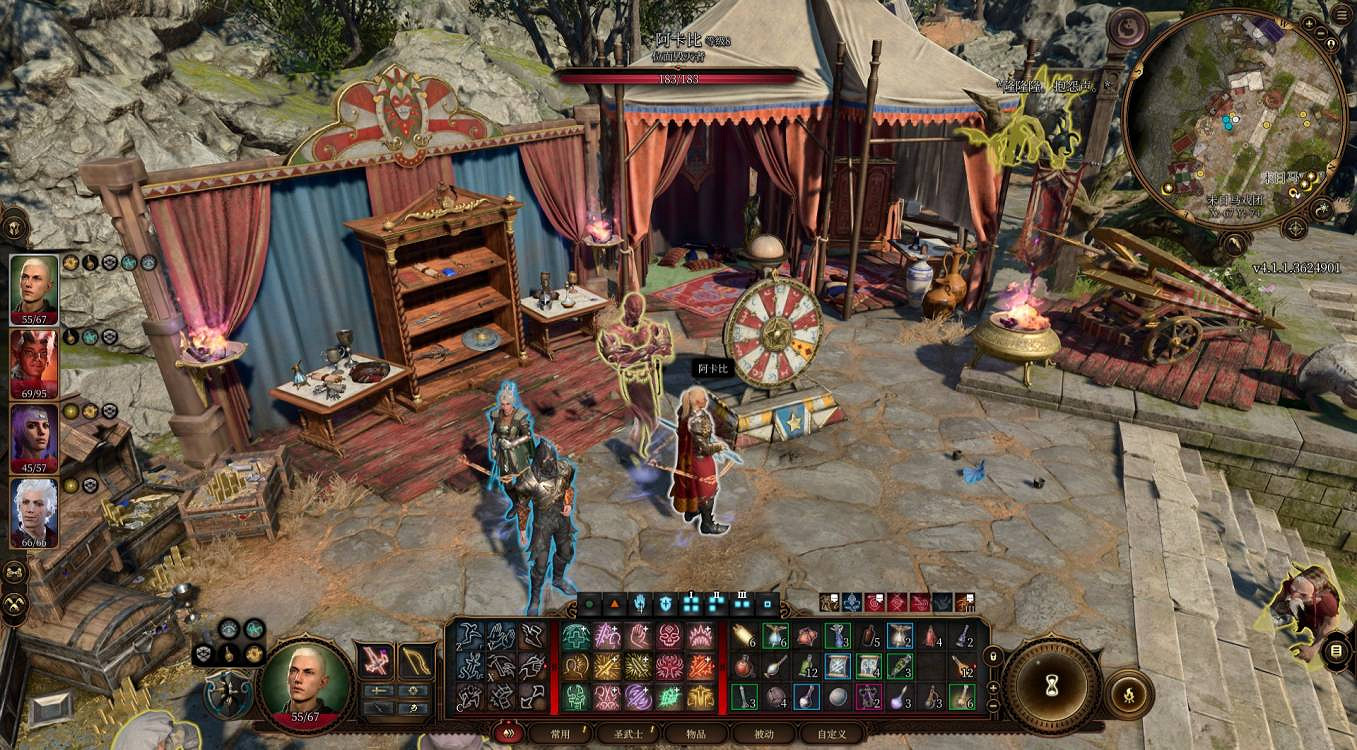Switch to the 自定义 hotbar tab
This screenshot has width=1357, height=750.
(832, 733)
